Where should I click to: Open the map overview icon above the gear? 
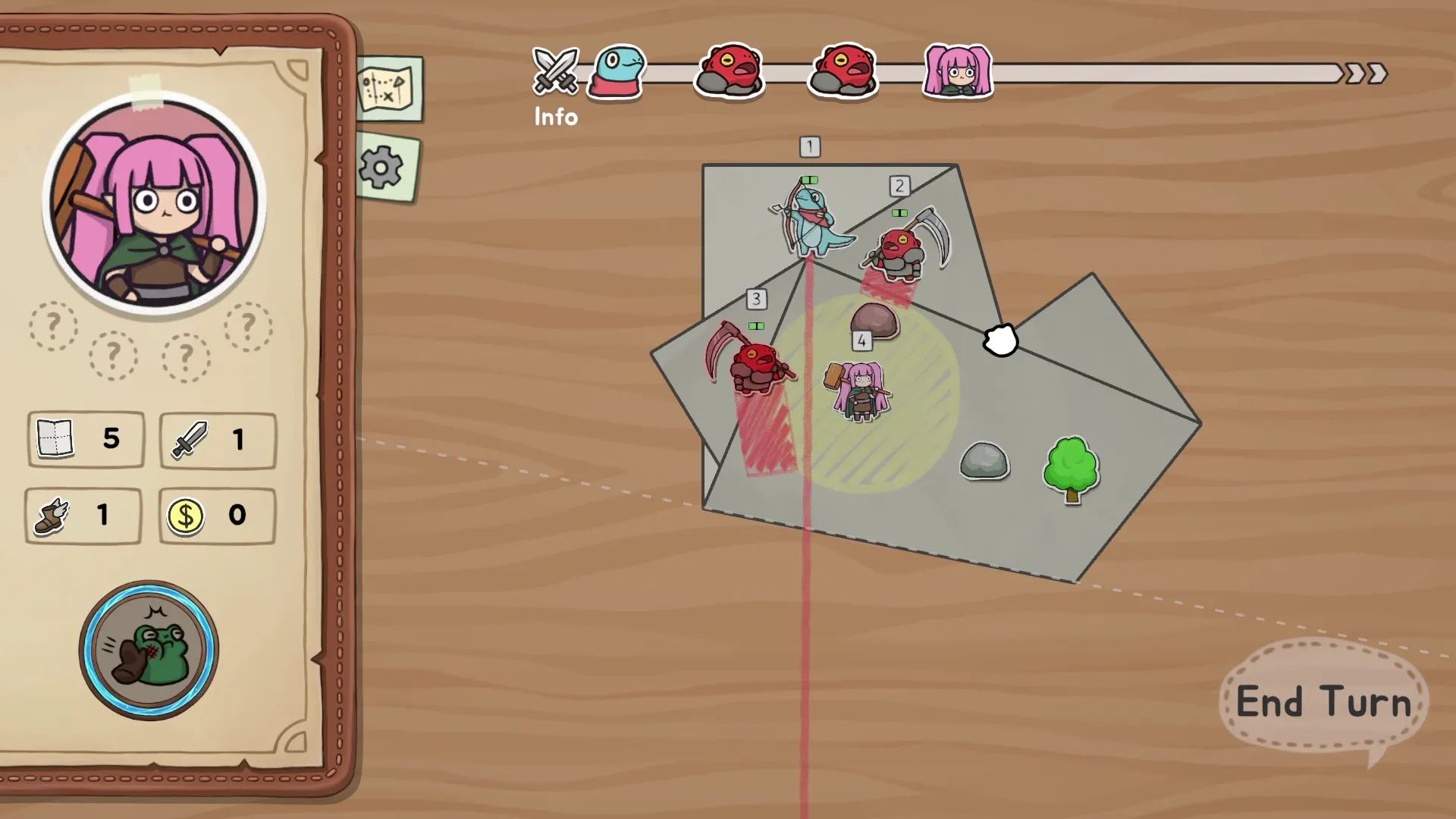coord(389,87)
